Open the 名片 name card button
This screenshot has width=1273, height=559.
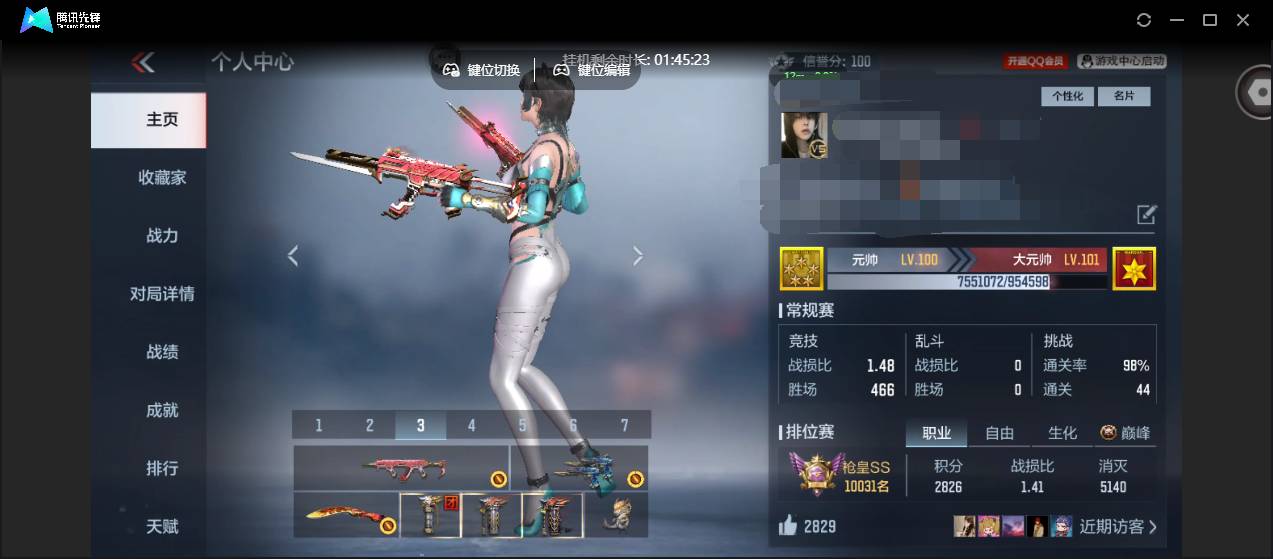[x=1124, y=97]
